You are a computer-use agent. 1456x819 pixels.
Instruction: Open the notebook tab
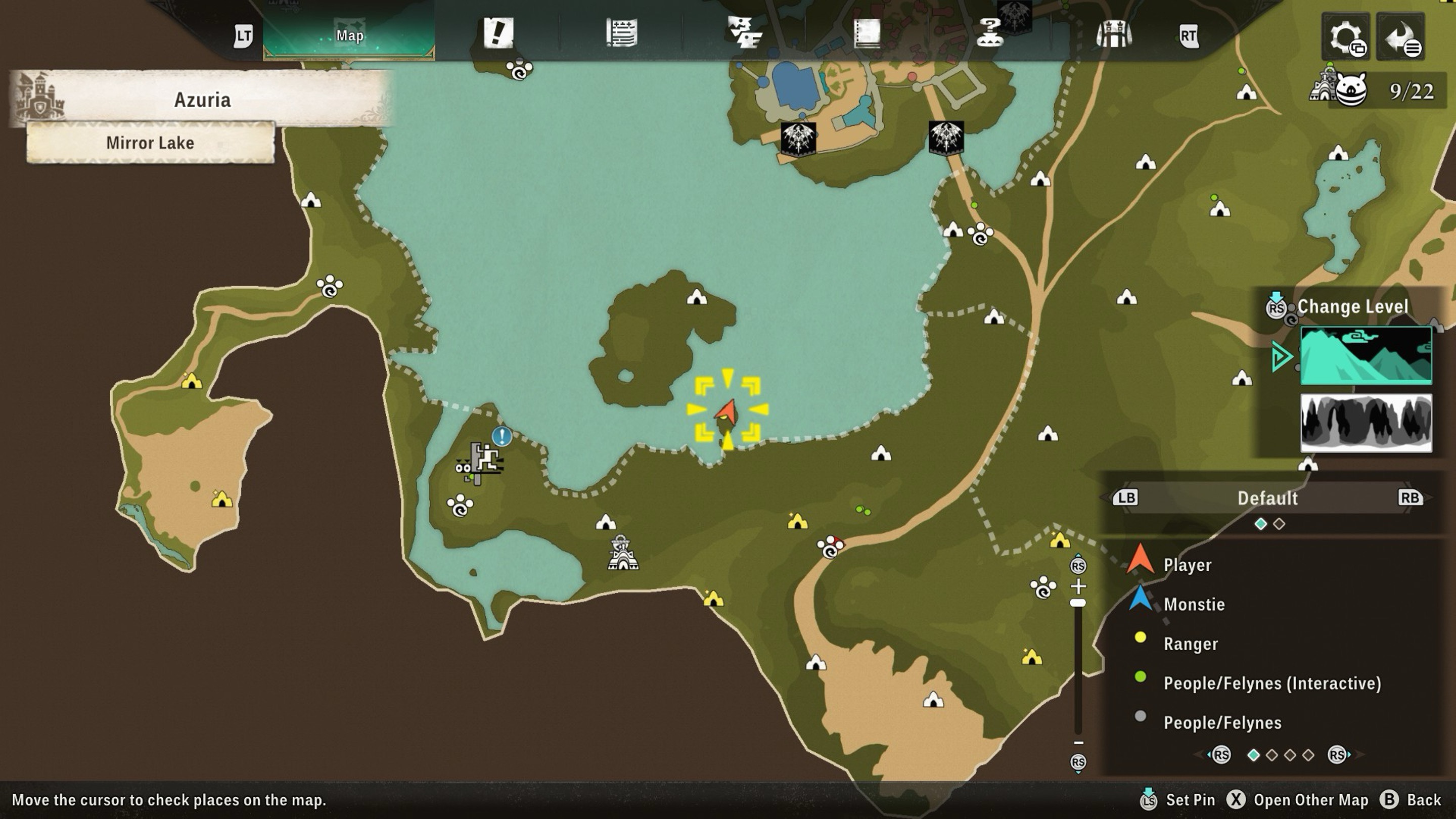click(x=867, y=33)
